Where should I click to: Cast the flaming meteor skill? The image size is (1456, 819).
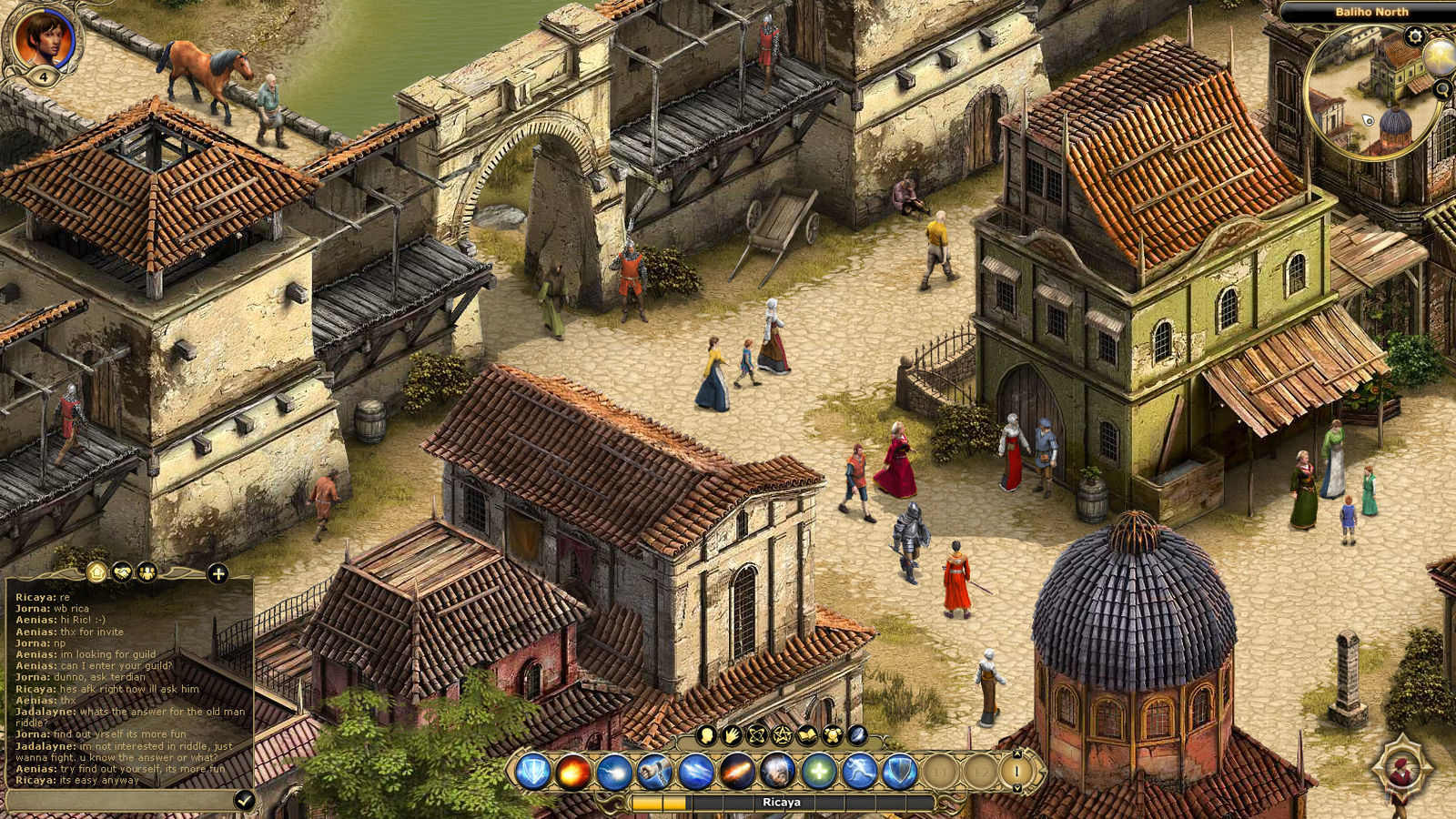[x=736, y=772]
